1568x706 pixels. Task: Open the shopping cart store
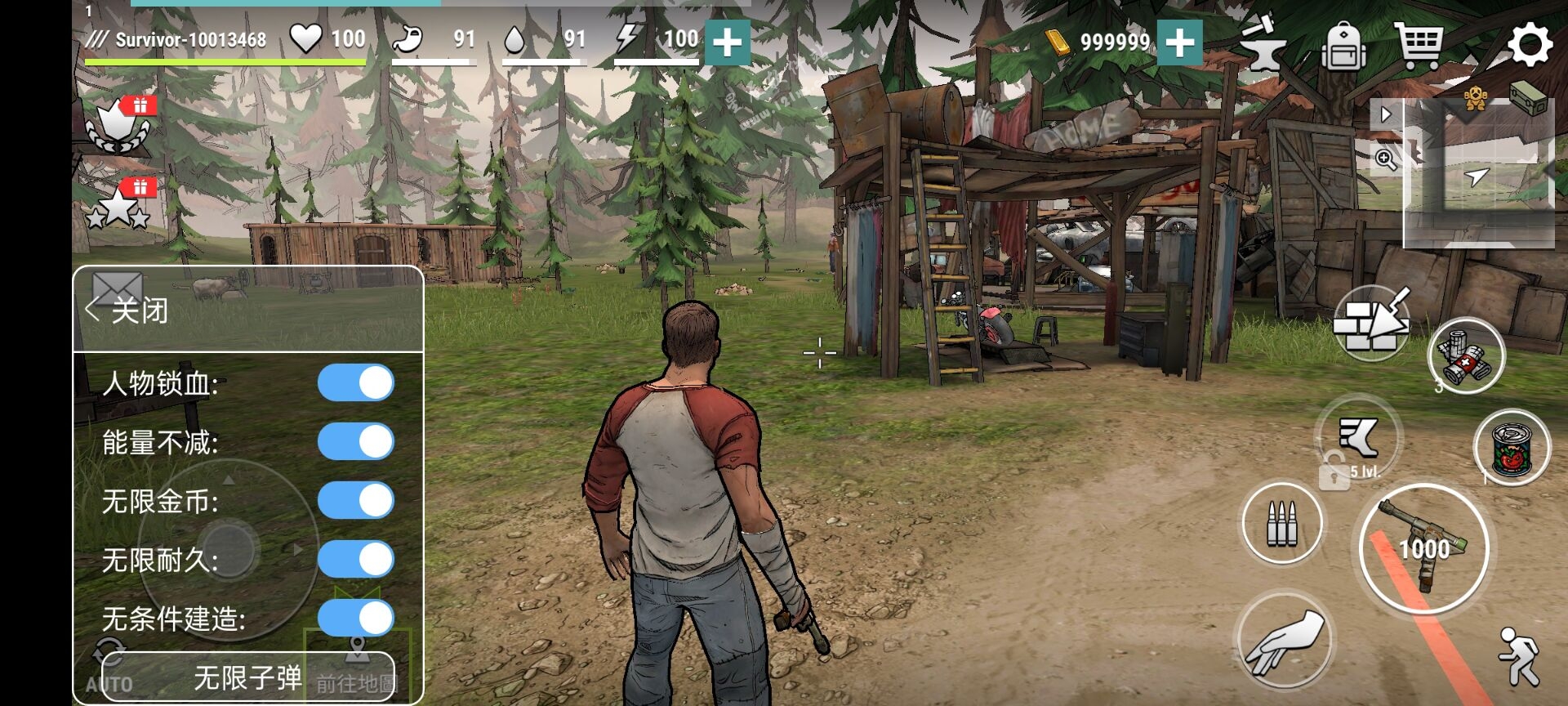pos(1419,44)
